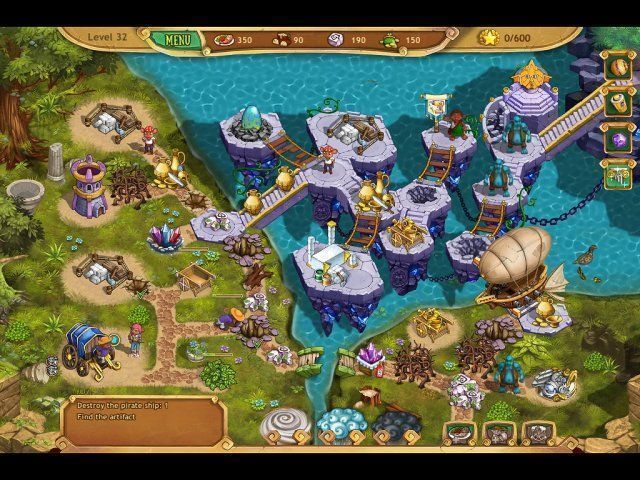
Task: Activate the golden ring bonus icon
Action: coord(616,104)
